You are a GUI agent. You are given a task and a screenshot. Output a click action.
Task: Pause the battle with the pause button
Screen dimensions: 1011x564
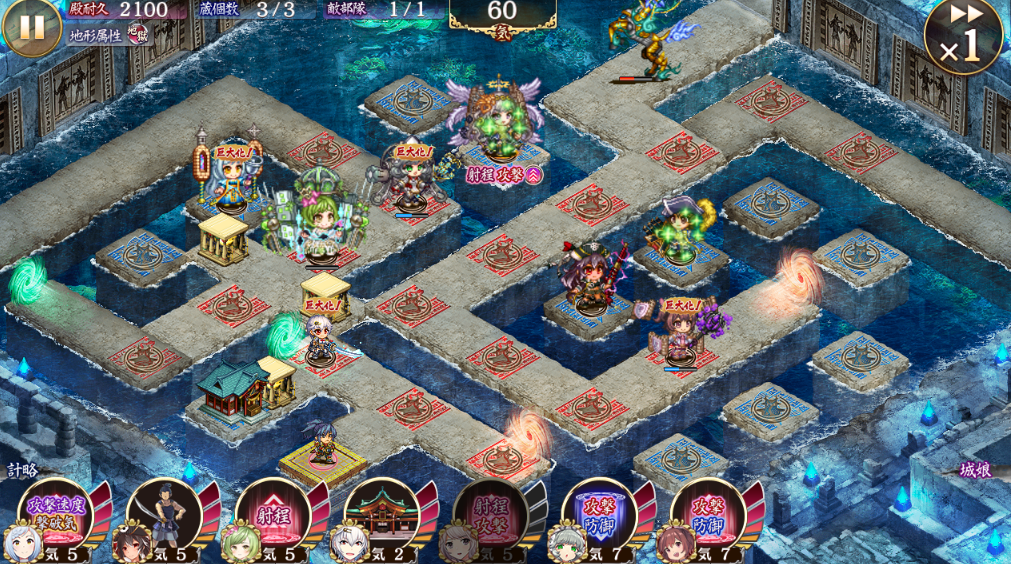pyautogui.click(x=32, y=27)
